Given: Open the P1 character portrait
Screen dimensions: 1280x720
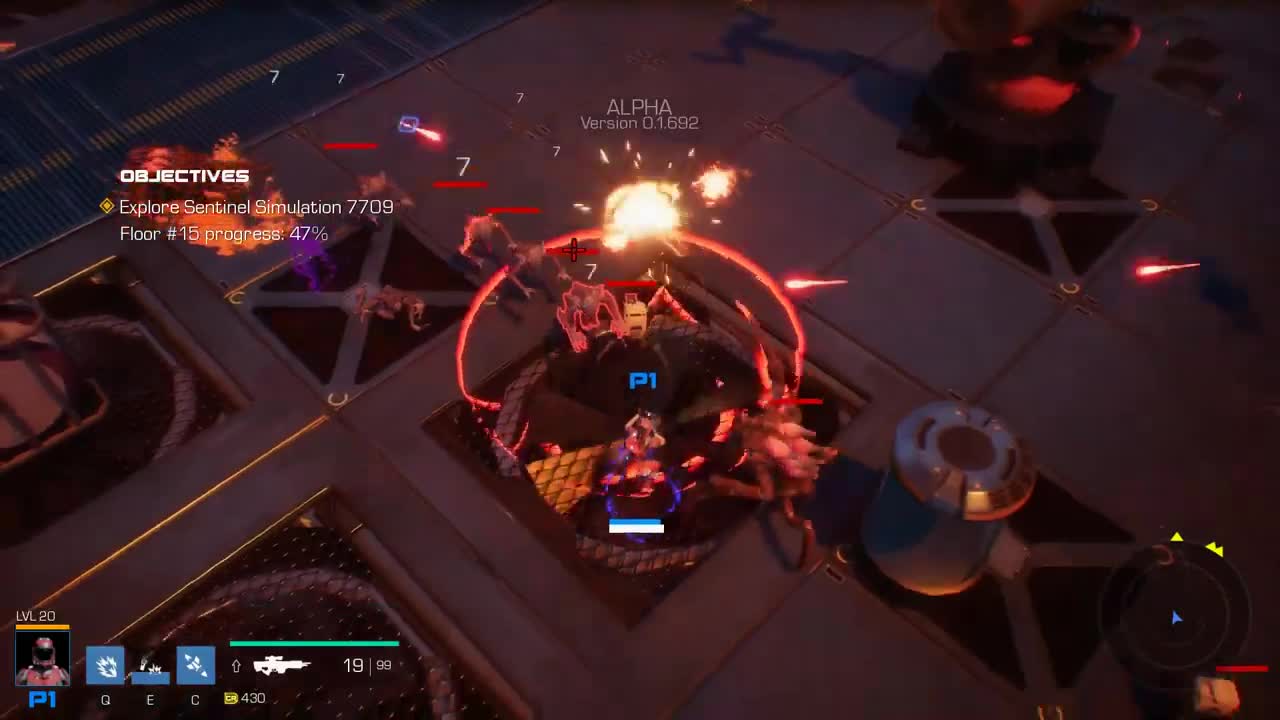Looking at the screenshot, I should click(x=41, y=657).
